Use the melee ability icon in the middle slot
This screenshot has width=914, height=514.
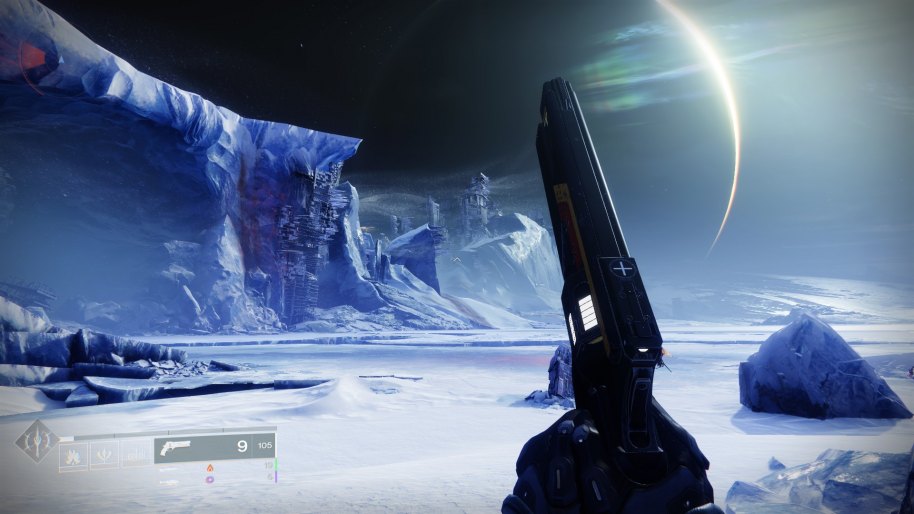(105, 455)
